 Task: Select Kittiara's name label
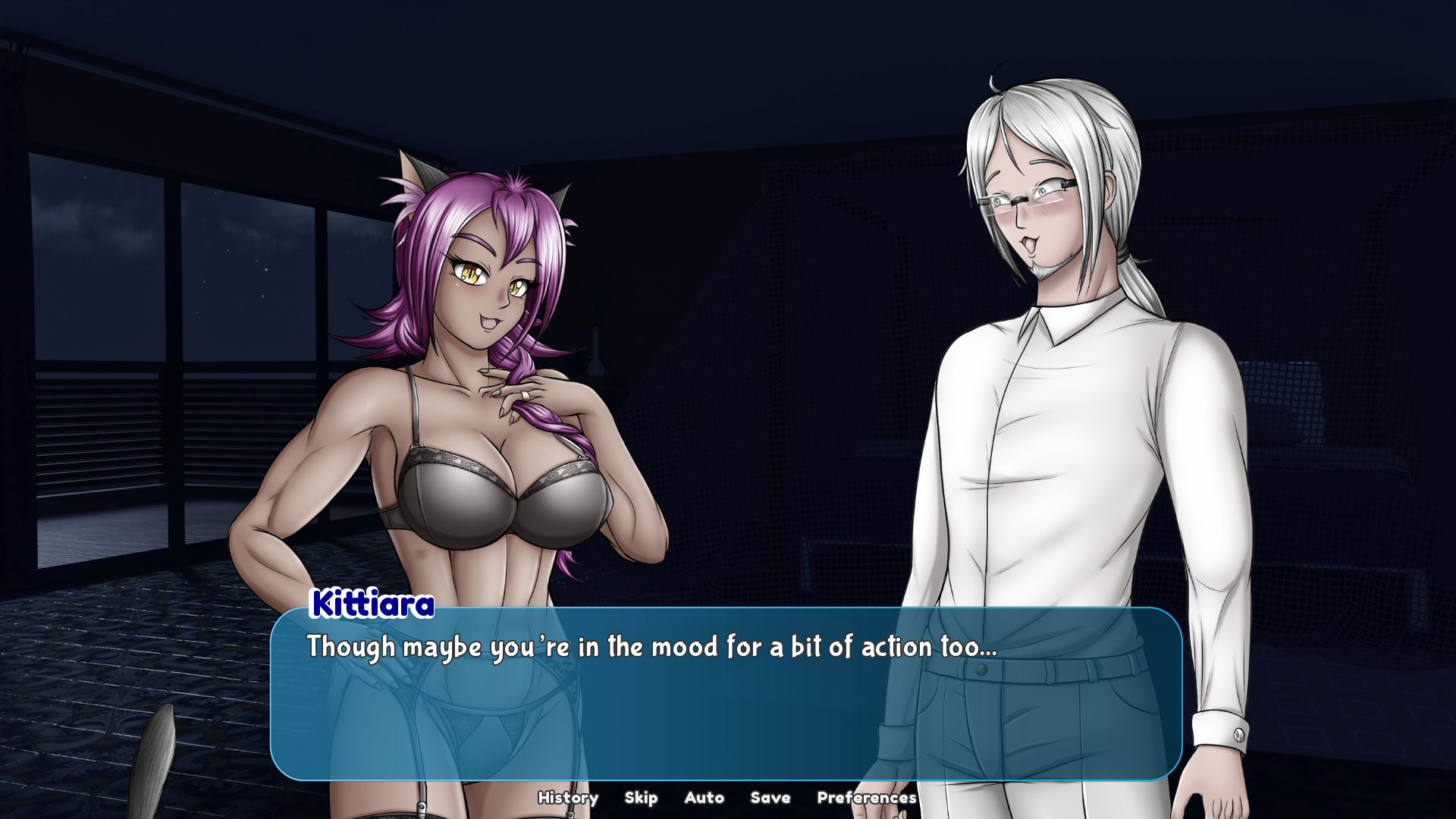tap(371, 606)
